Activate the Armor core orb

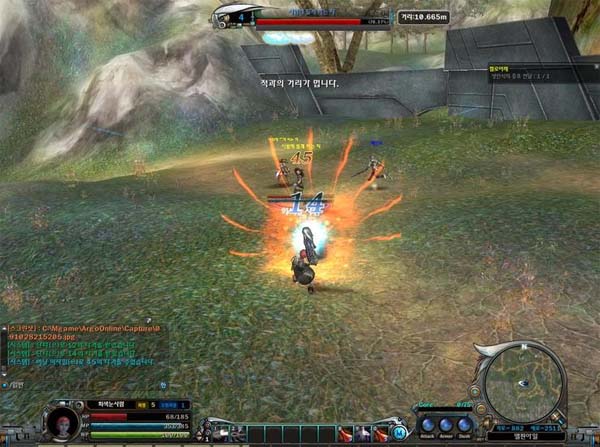447,424
